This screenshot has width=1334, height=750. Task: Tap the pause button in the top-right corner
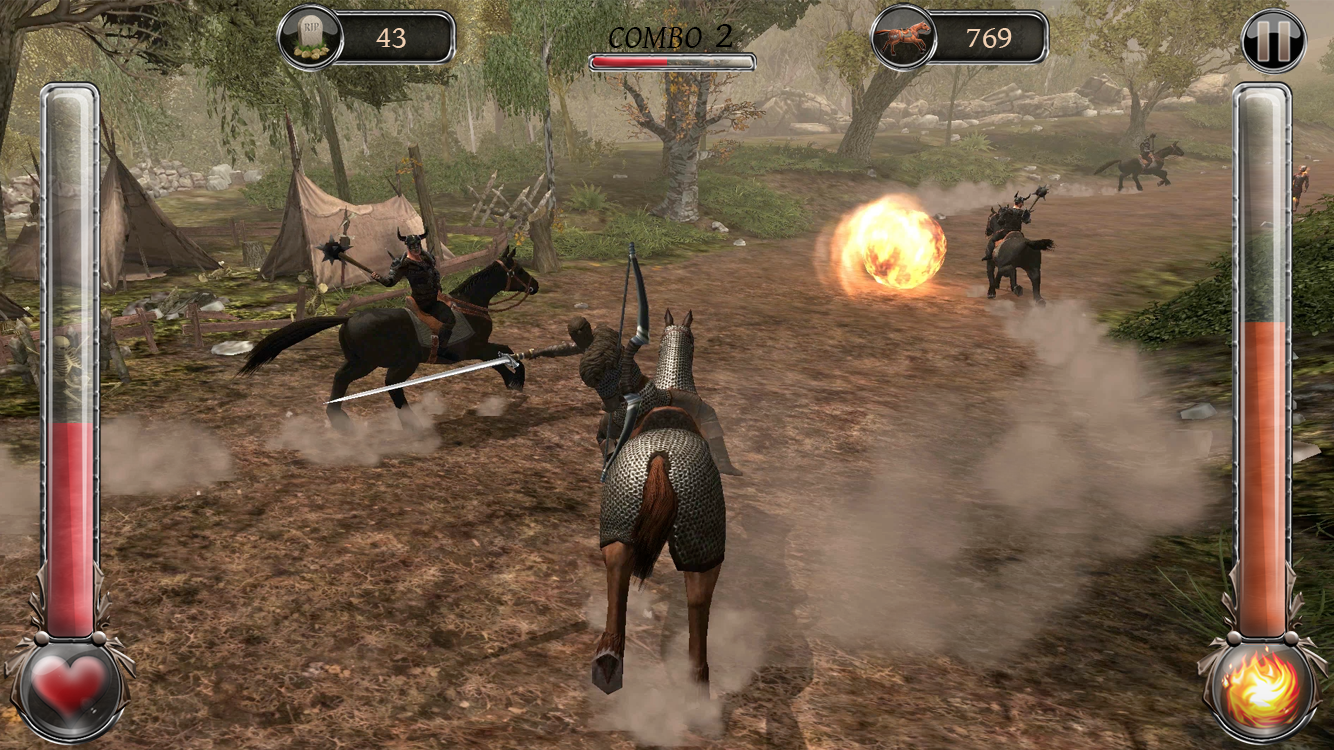point(1272,40)
